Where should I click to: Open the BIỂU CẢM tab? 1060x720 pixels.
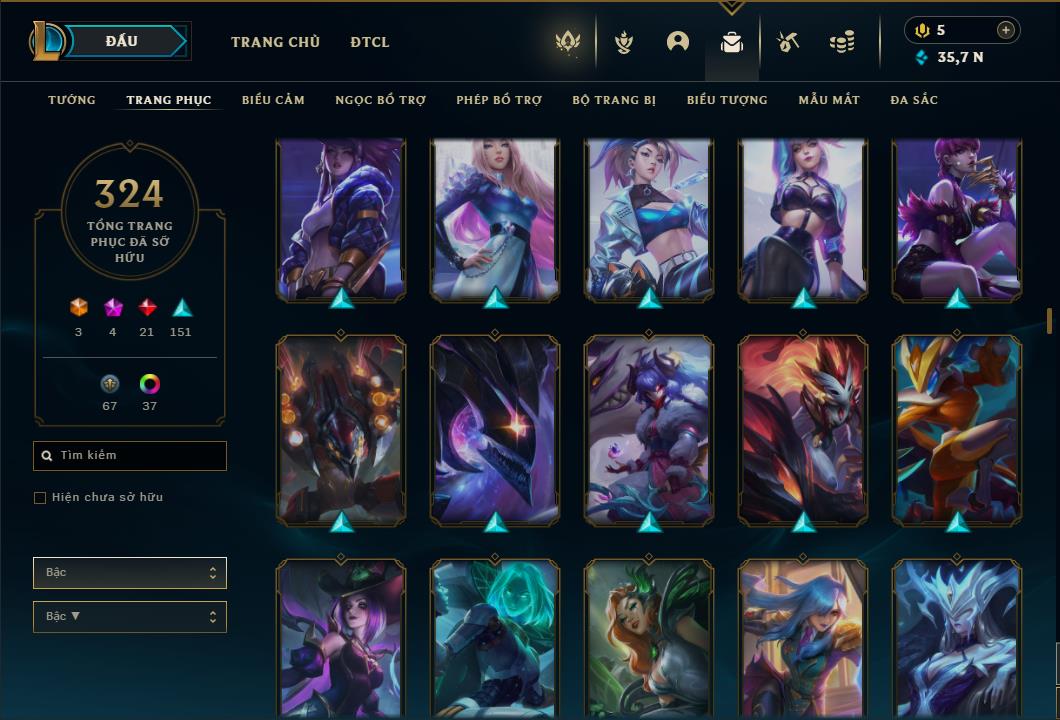273,100
